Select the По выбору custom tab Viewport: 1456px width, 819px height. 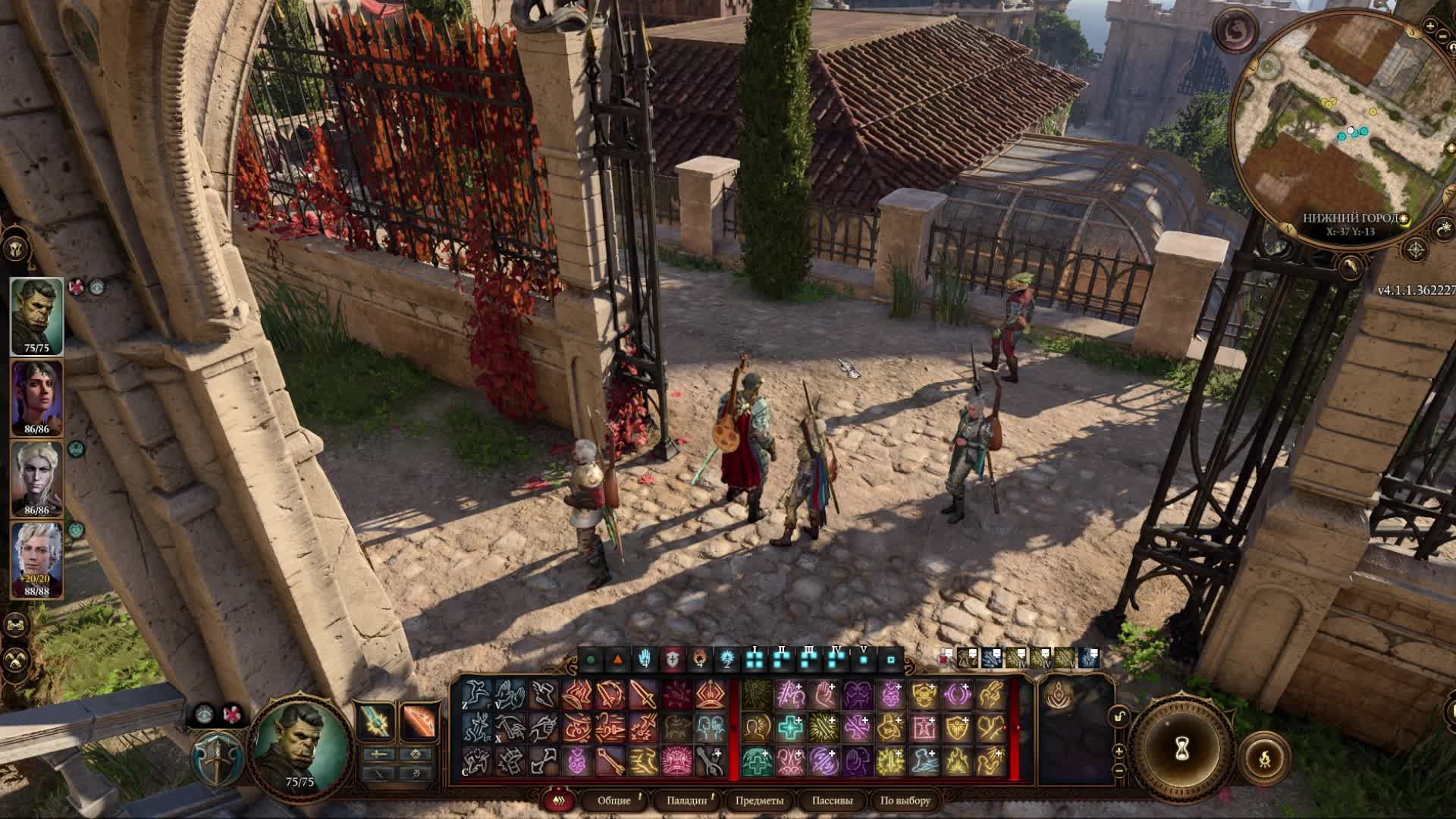point(905,800)
